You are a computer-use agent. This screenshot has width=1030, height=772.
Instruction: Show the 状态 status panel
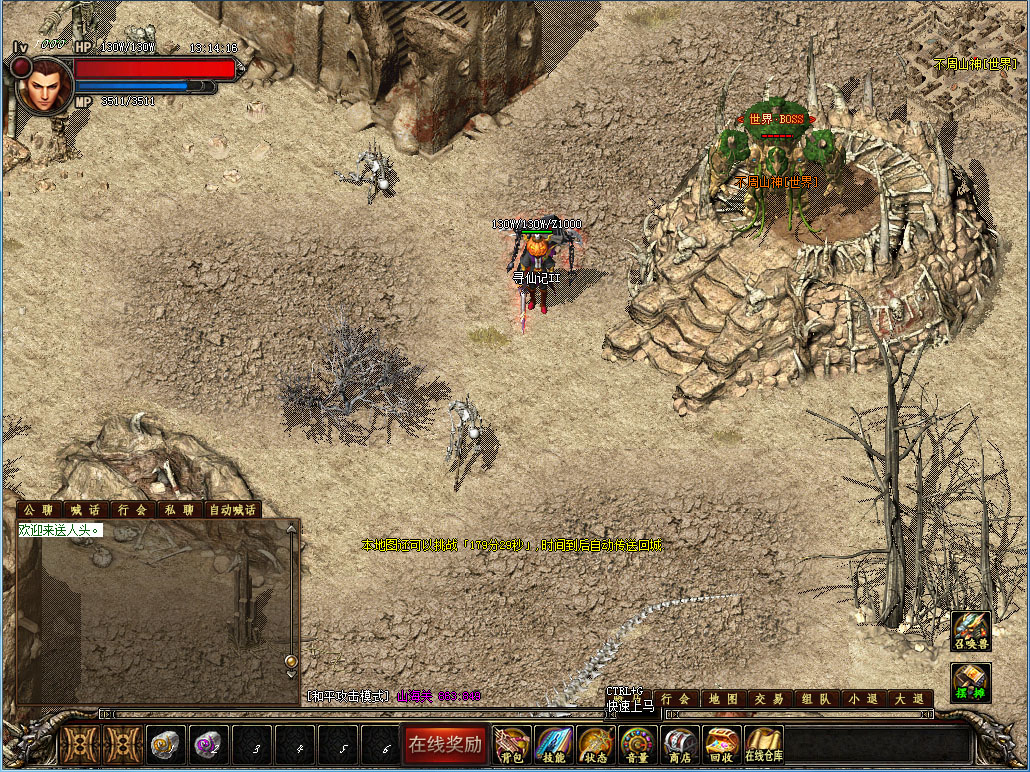(x=596, y=744)
